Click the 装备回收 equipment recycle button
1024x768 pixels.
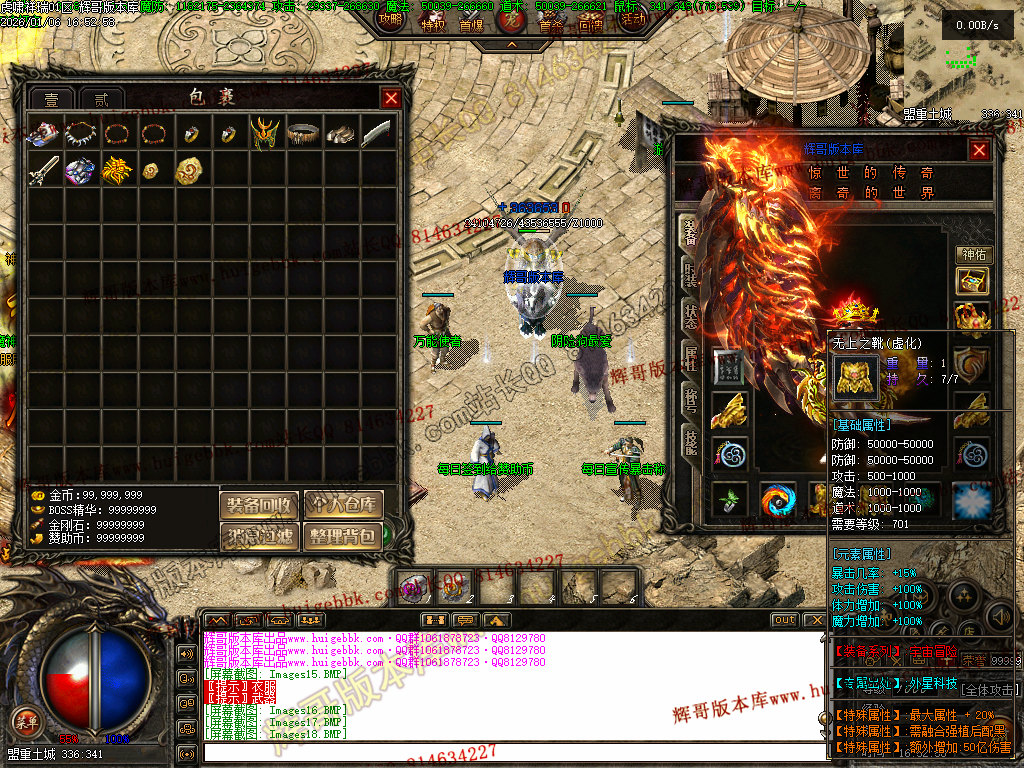[259, 504]
